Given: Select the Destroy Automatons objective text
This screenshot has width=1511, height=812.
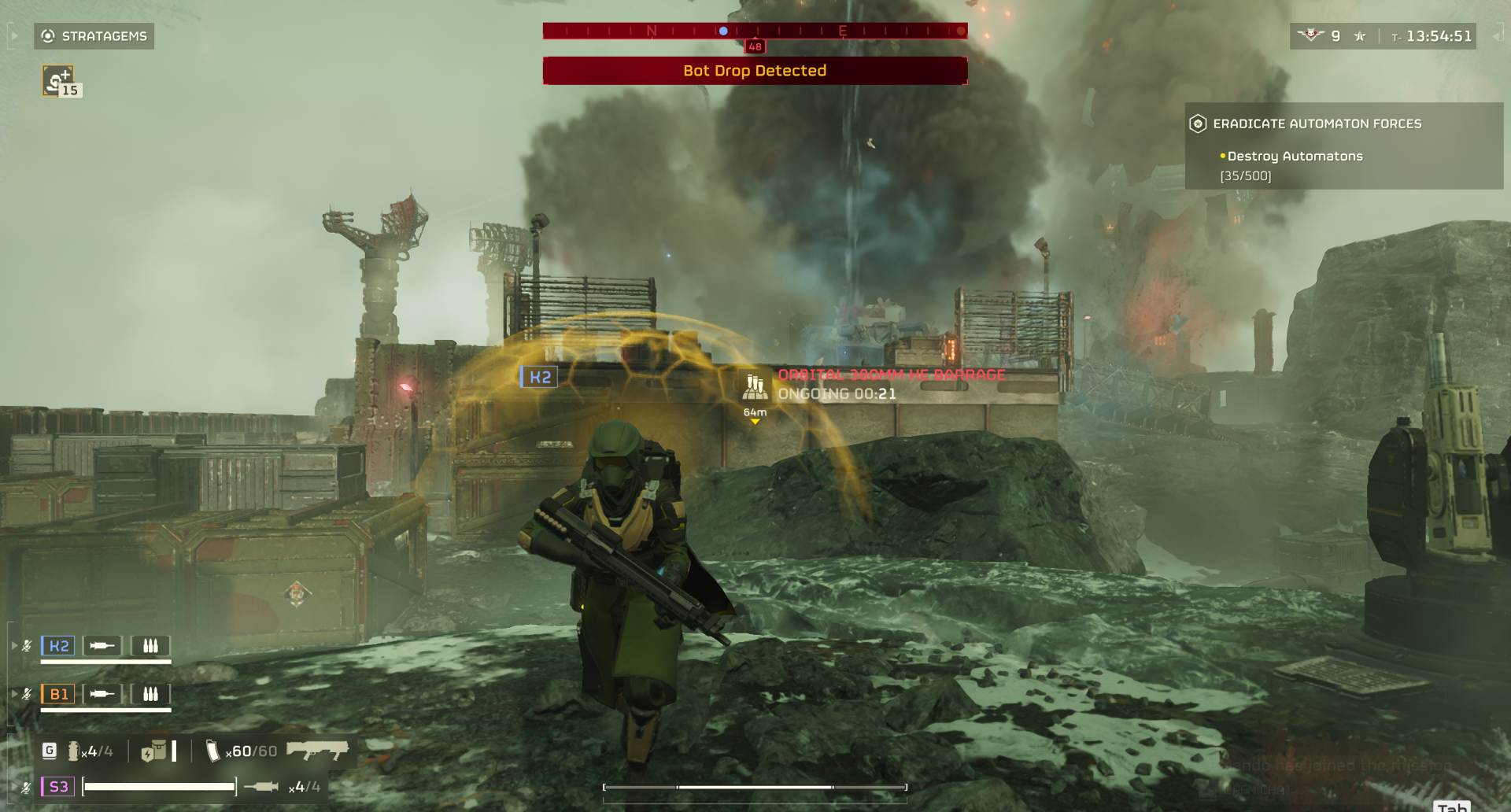Looking at the screenshot, I should 1295,156.
